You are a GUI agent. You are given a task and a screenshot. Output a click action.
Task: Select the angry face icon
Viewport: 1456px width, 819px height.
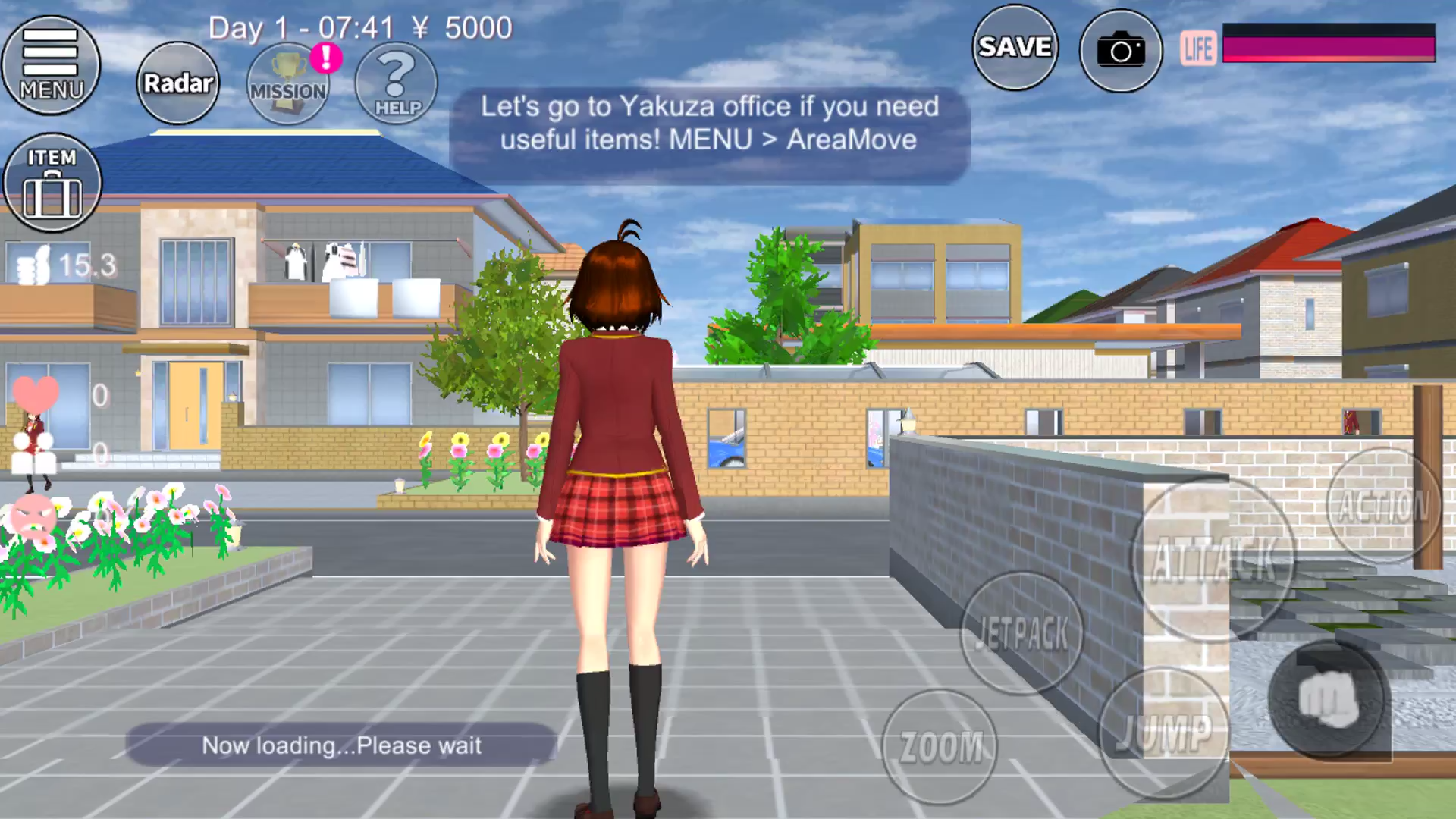[33, 516]
